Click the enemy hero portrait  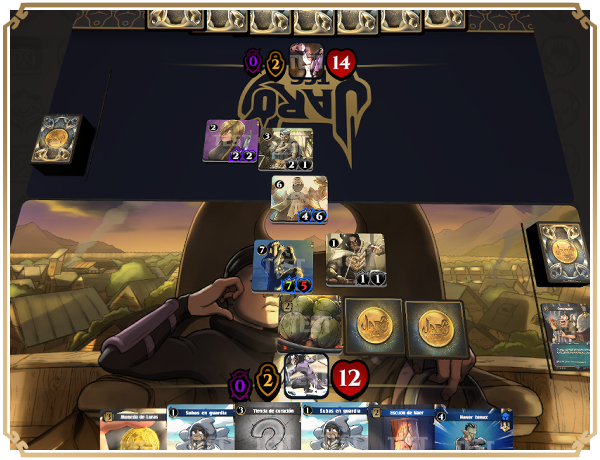point(306,61)
